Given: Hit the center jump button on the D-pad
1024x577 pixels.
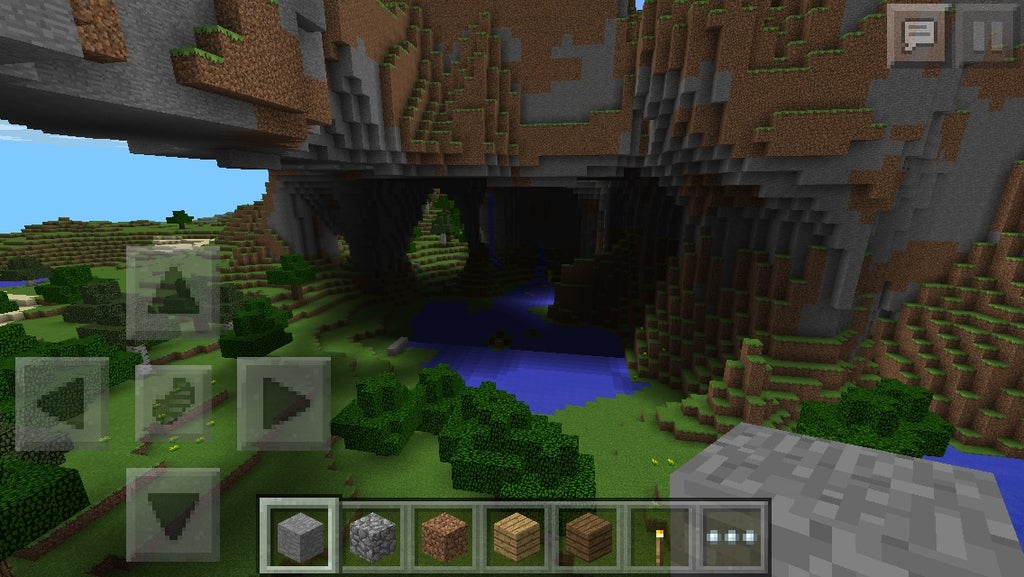Looking at the screenshot, I should (x=173, y=403).
